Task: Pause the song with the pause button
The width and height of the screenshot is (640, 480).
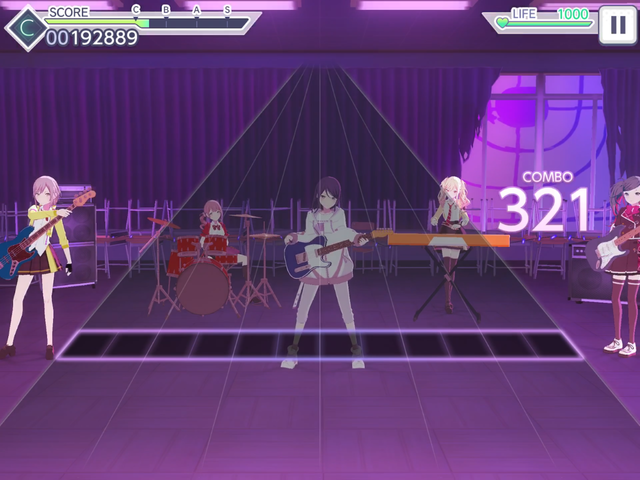Action: [615, 26]
